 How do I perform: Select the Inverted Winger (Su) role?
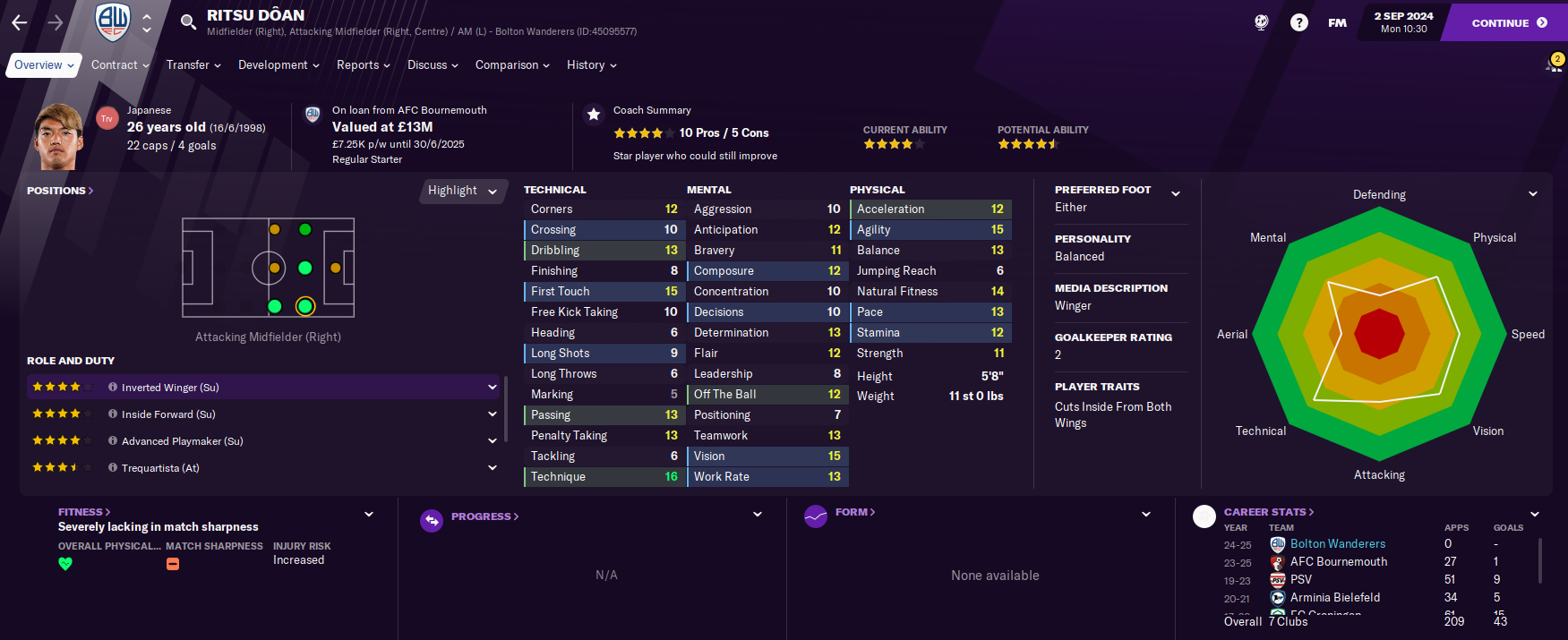(x=170, y=388)
